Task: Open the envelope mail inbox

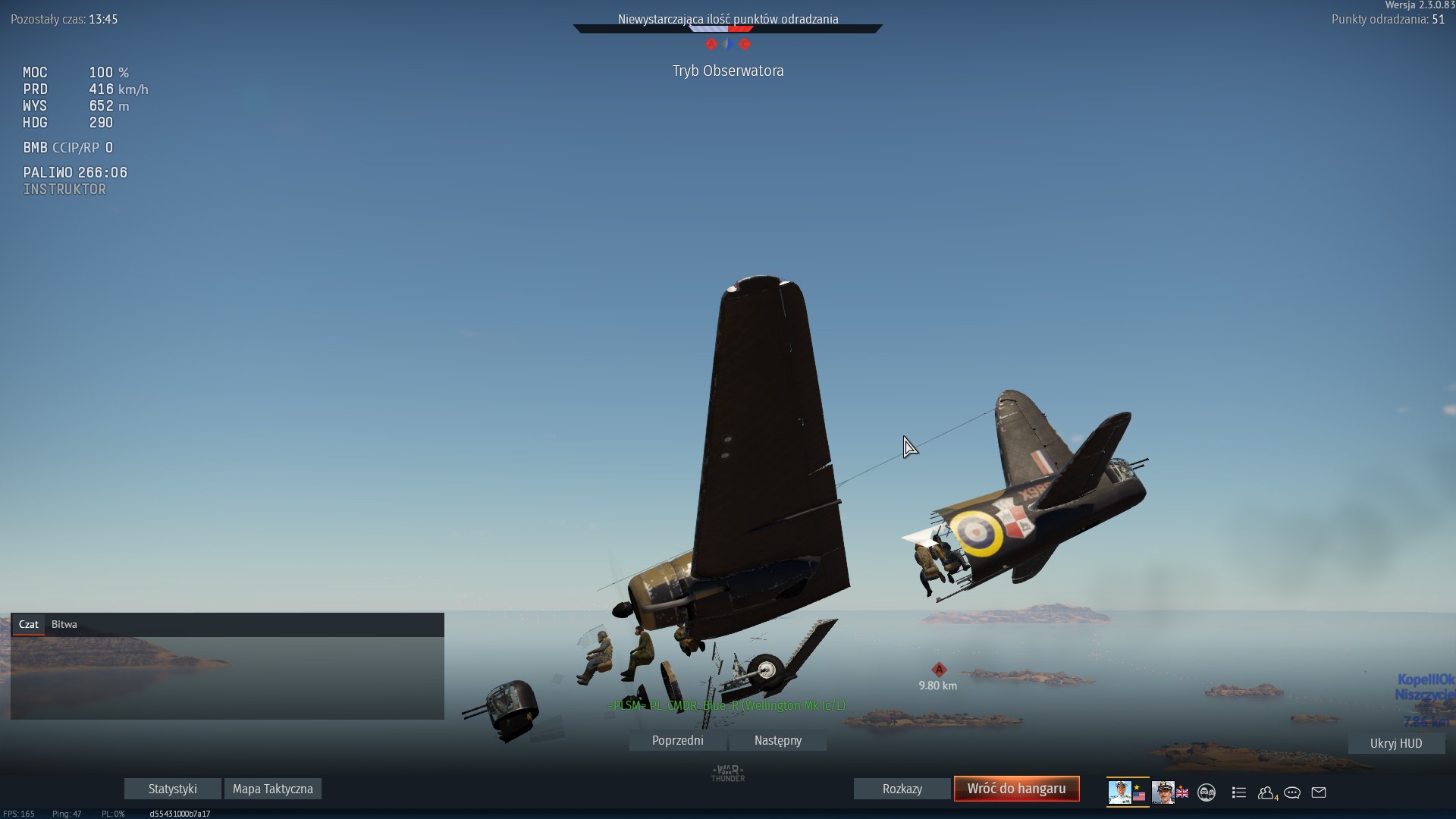Action: click(x=1319, y=792)
